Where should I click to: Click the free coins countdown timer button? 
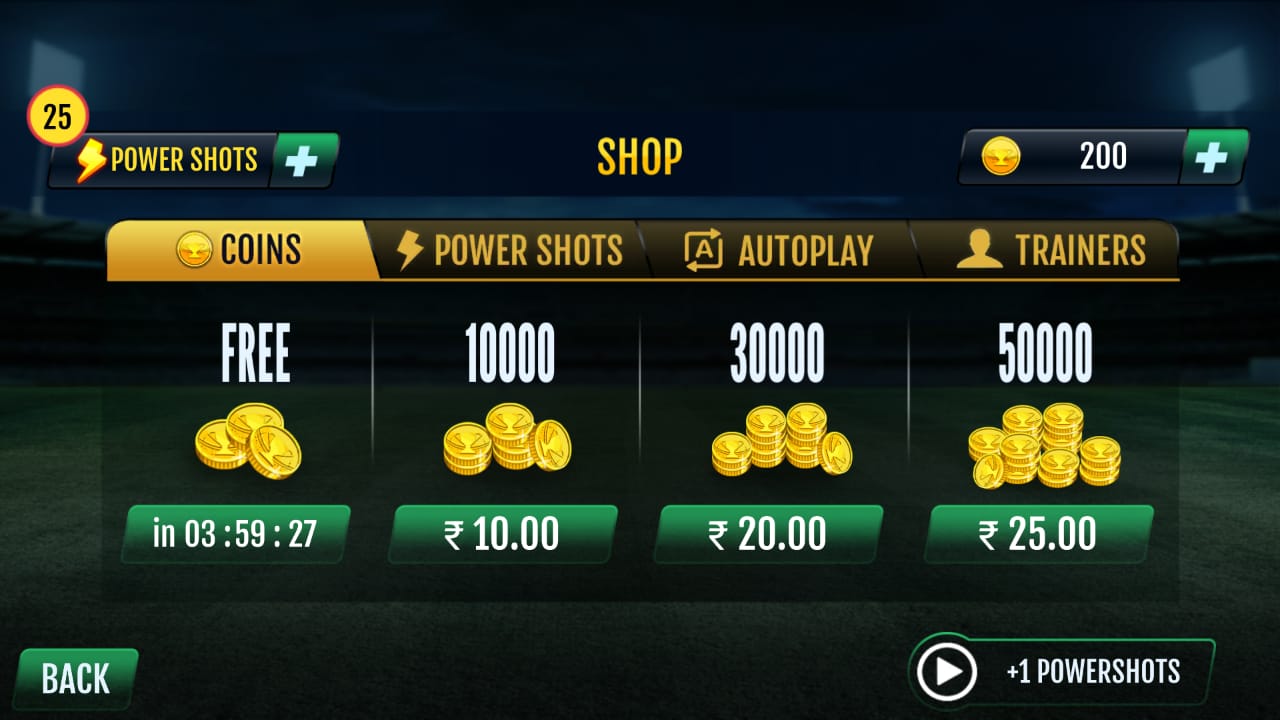click(x=235, y=534)
